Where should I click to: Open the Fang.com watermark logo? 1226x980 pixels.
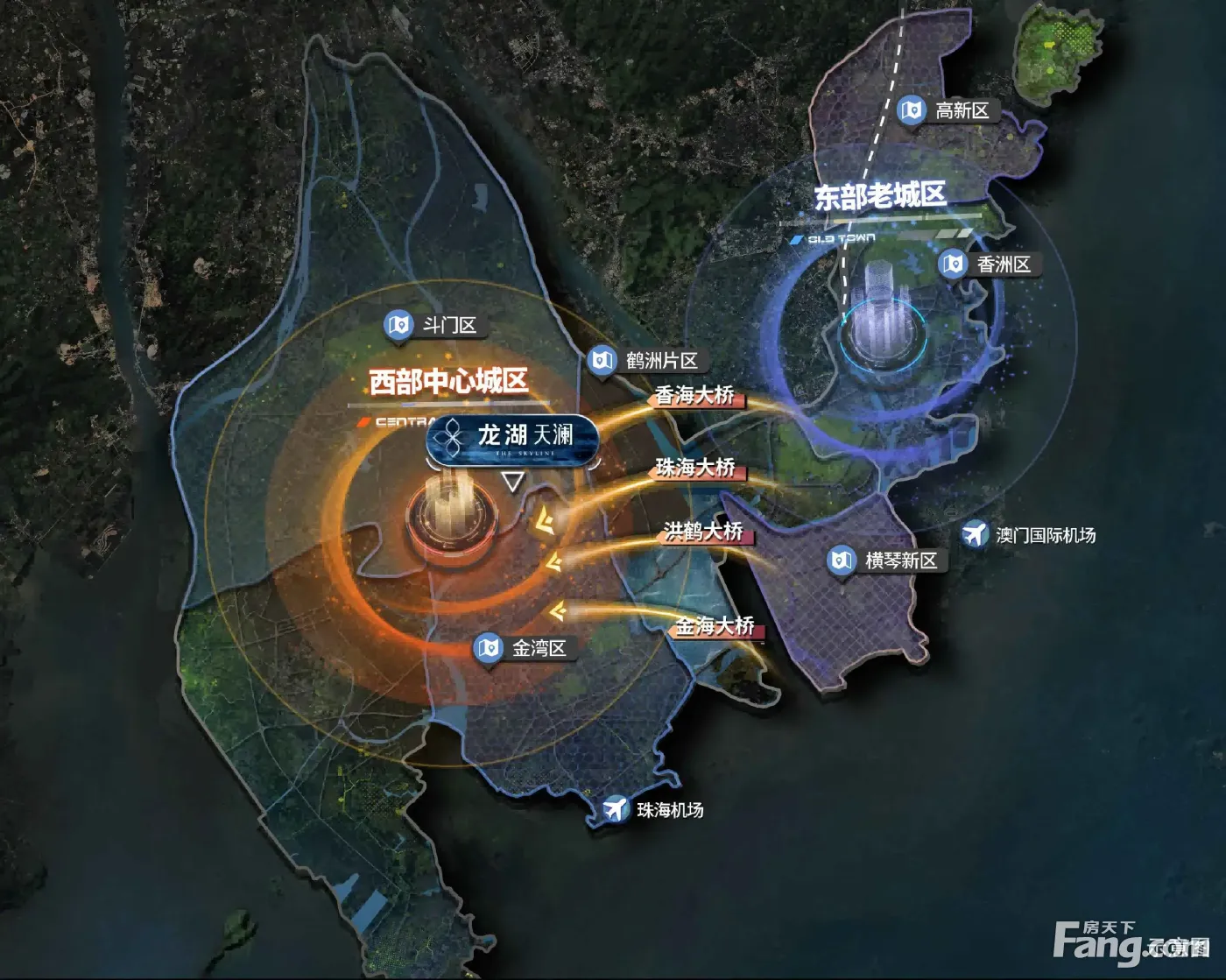[1130, 941]
